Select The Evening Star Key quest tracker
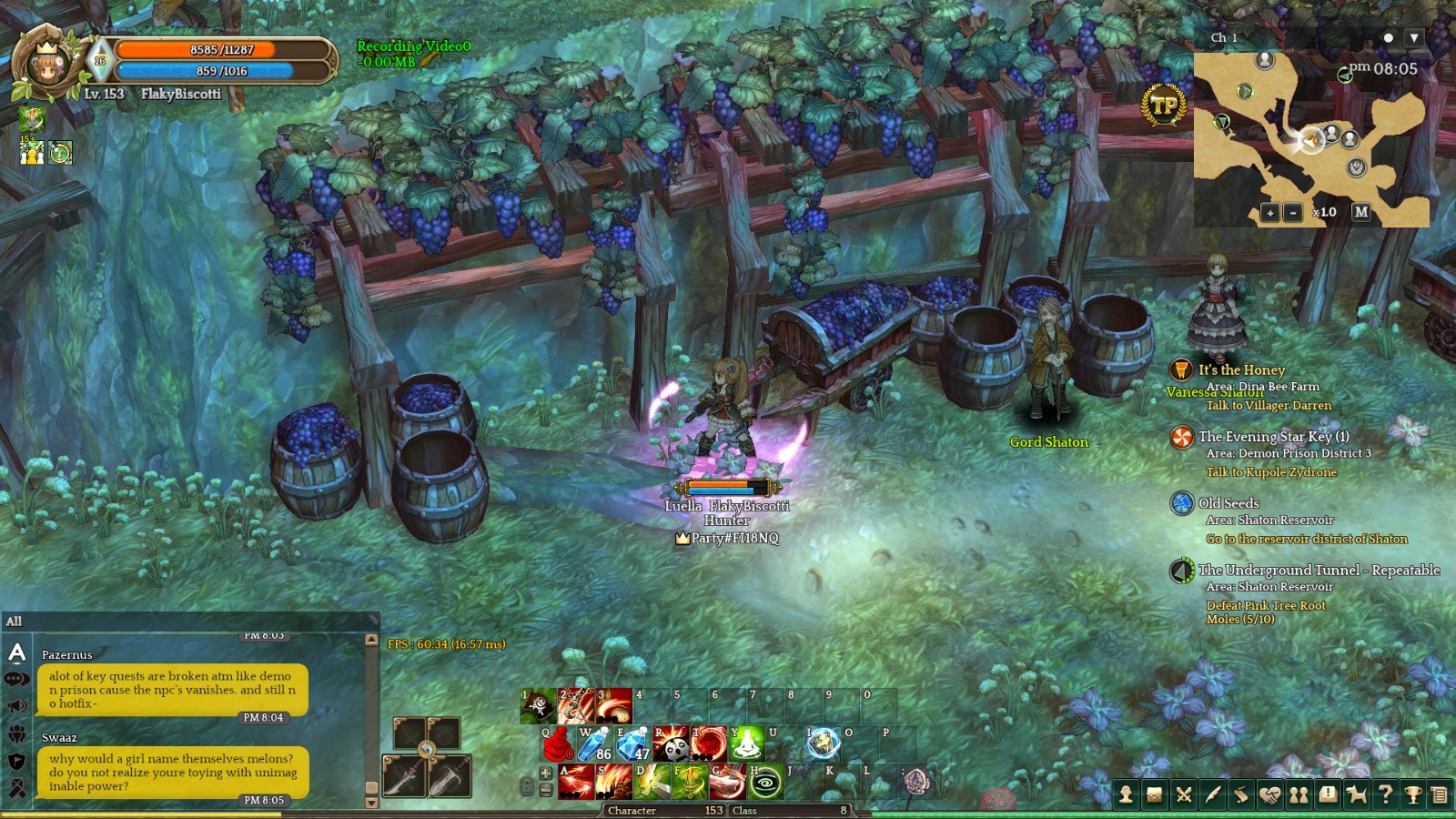 1273,437
